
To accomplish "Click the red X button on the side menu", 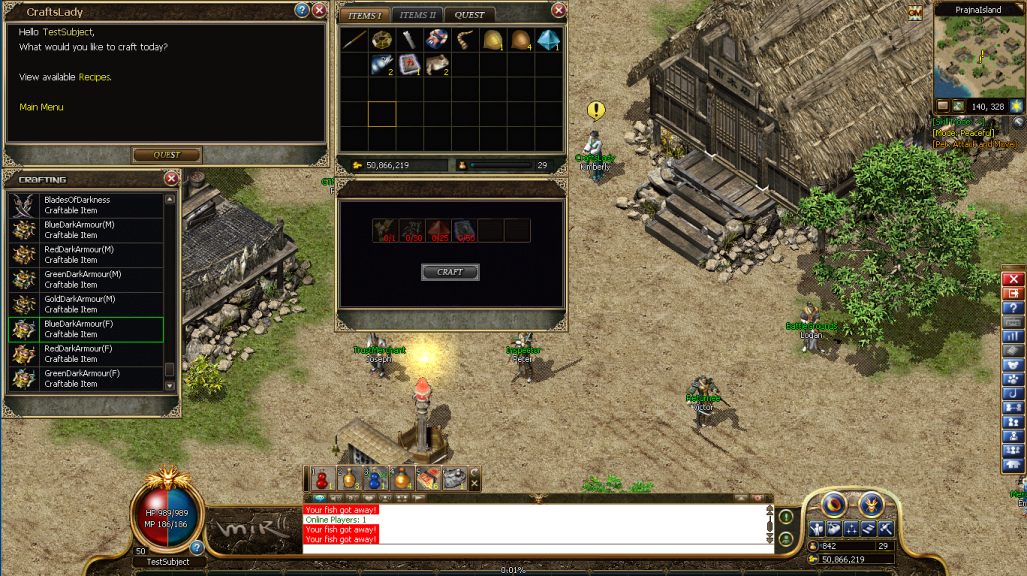I will coord(1013,279).
